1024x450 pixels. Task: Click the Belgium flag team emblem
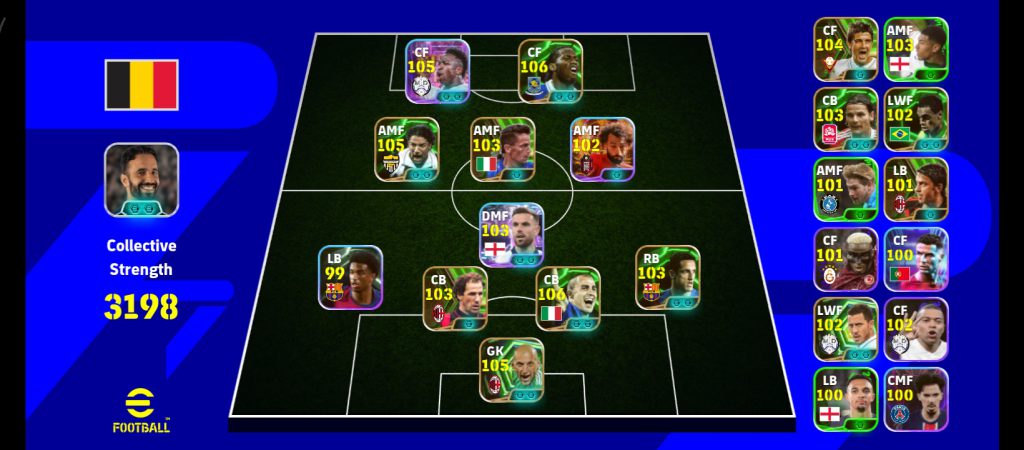click(141, 85)
